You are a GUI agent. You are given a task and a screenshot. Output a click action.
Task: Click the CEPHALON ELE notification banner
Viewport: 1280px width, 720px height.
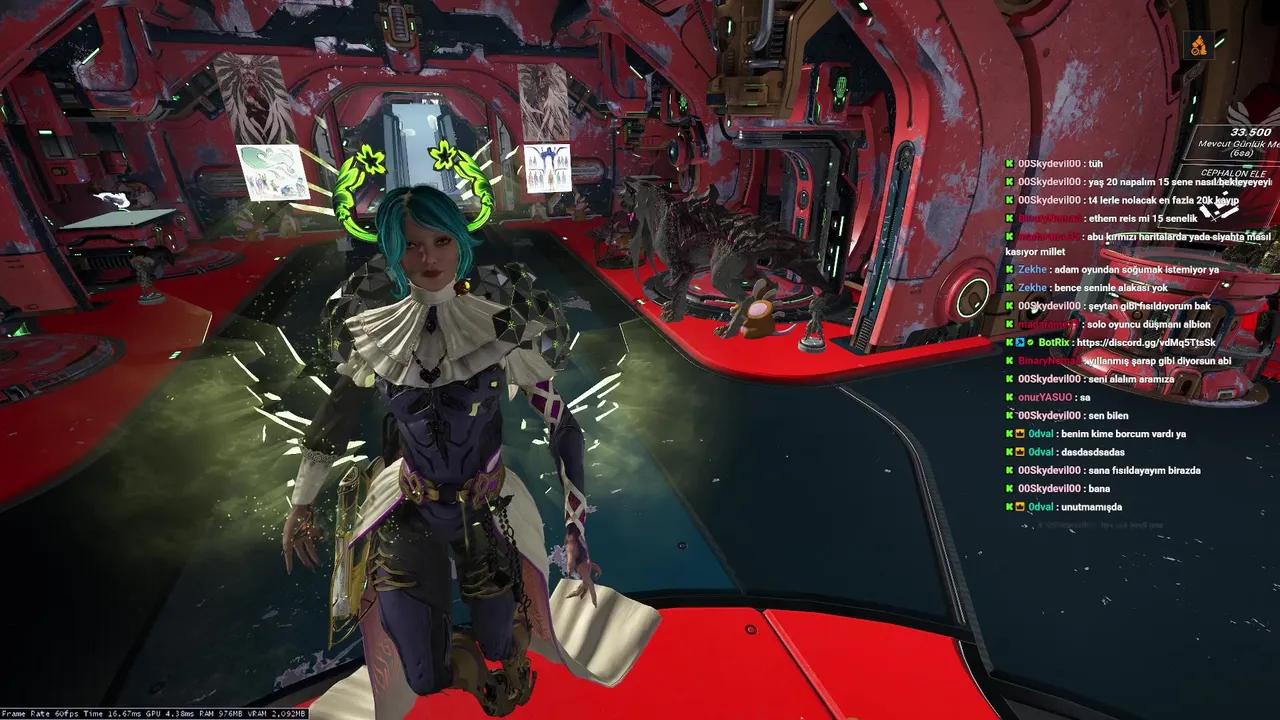click(x=1232, y=172)
